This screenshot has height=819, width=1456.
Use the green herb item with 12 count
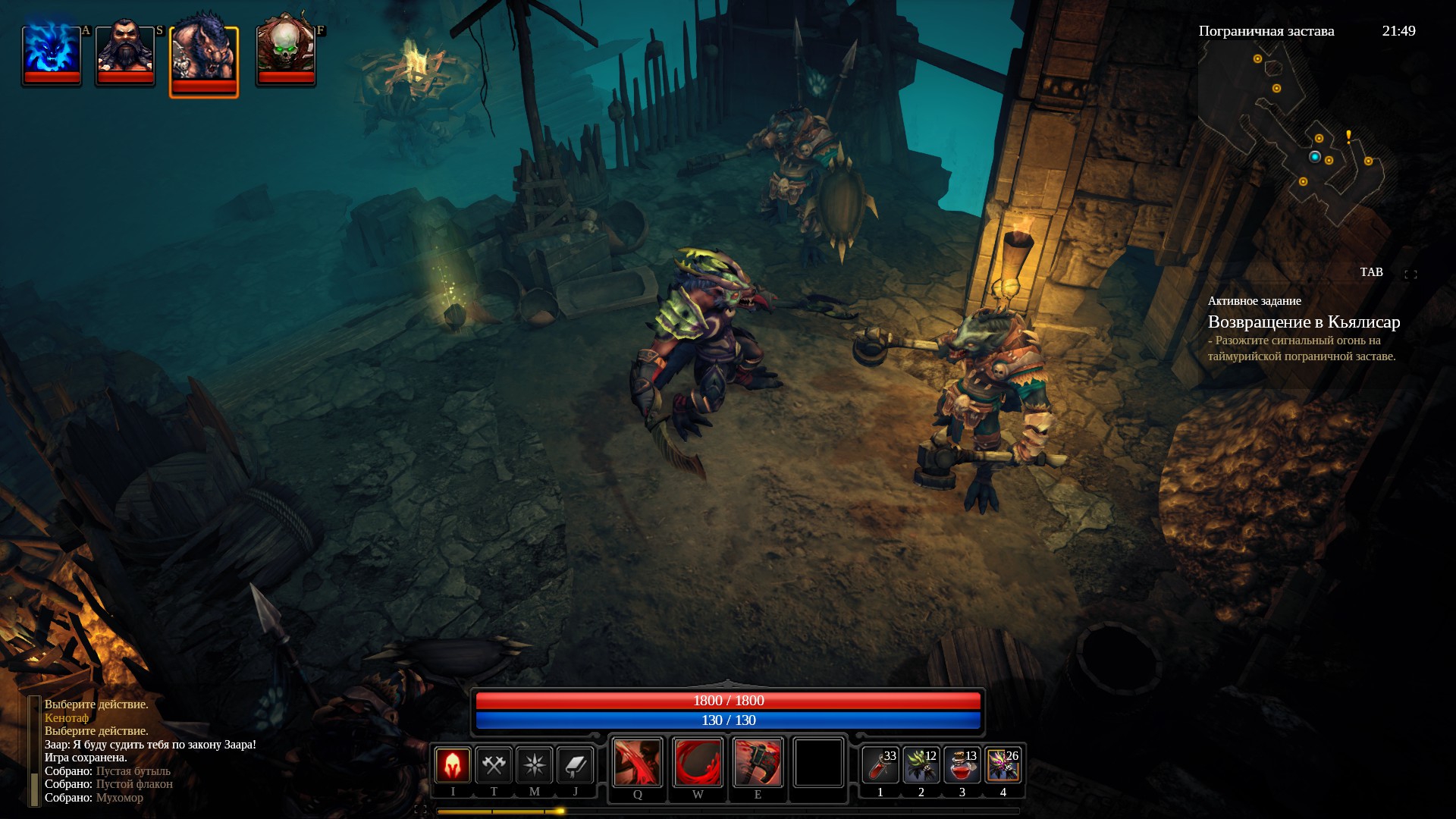pyautogui.click(x=921, y=765)
